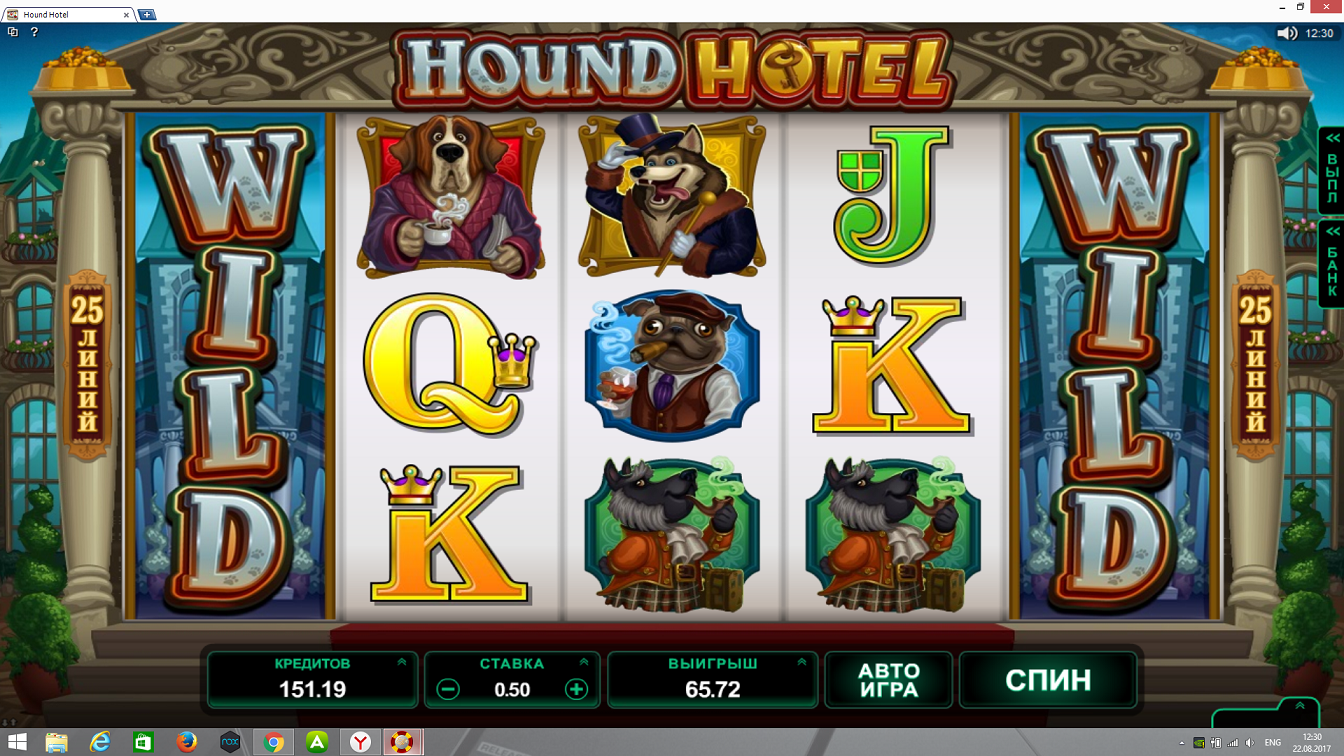Expand the ВЫИГРЫШ win panel arrow
The image size is (1344, 756).
pyautogui.click(x=802, y=662)
